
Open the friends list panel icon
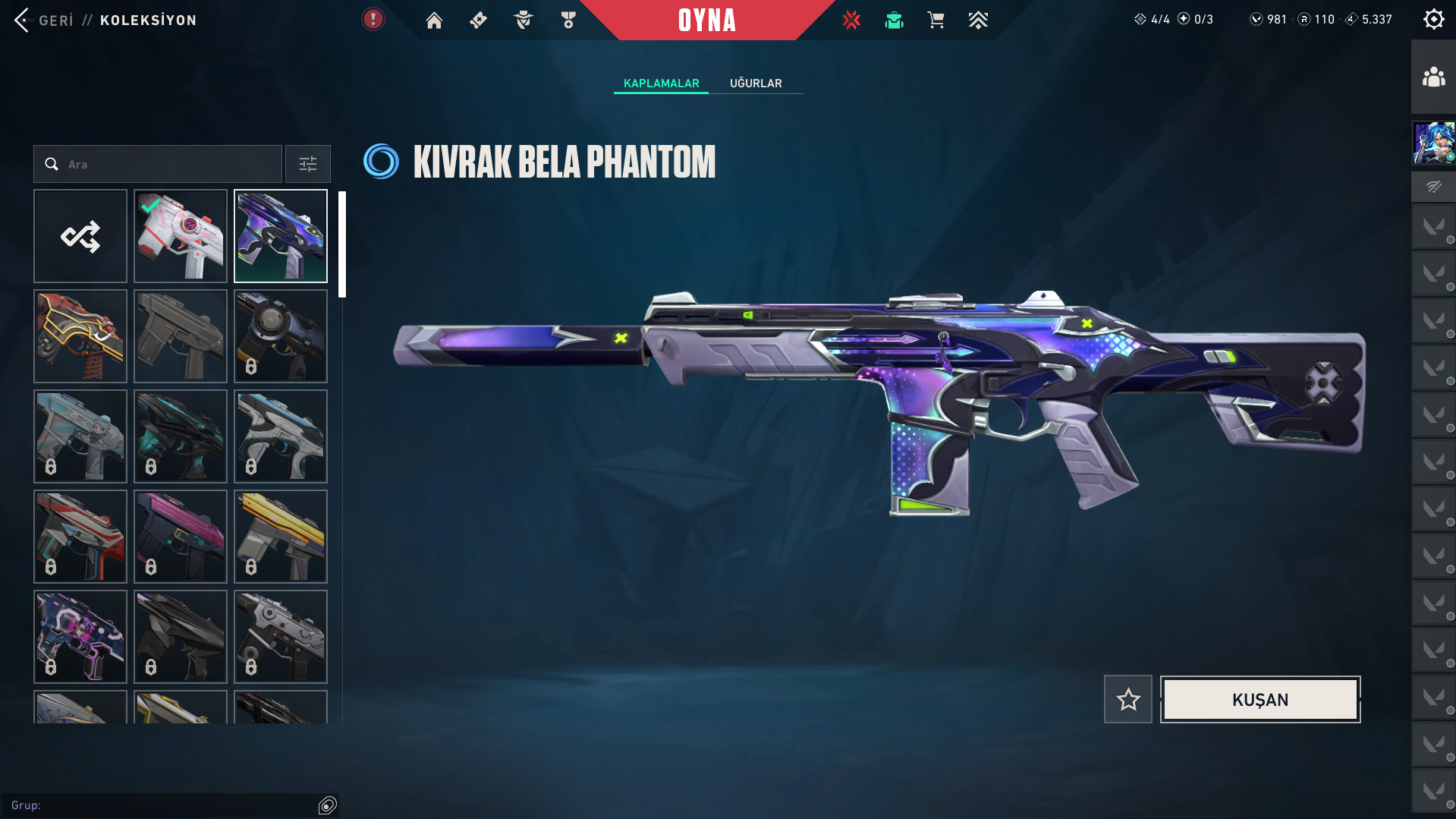tap(1433, 77)
